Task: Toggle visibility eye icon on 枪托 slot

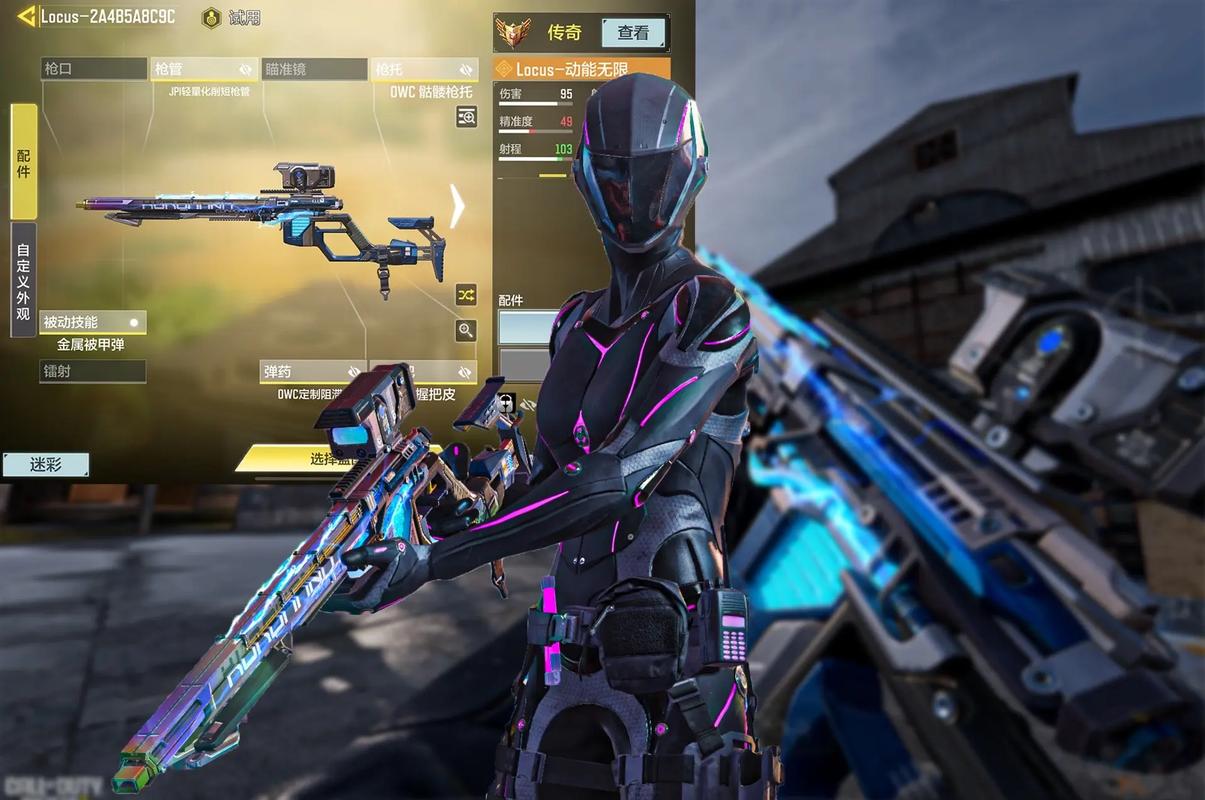Action: click(466, 70)
